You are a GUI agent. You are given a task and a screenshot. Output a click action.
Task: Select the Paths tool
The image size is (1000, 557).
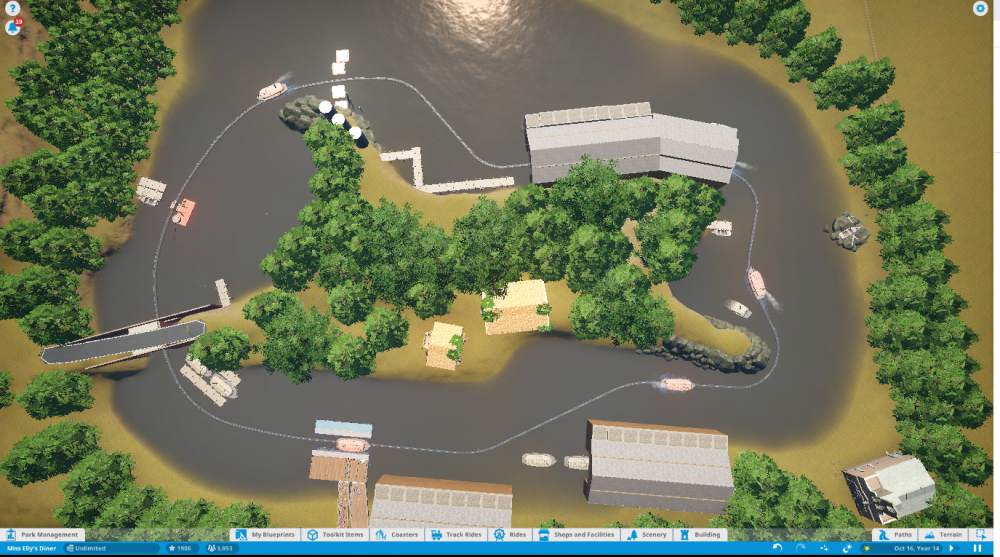(x=895, y=535)
